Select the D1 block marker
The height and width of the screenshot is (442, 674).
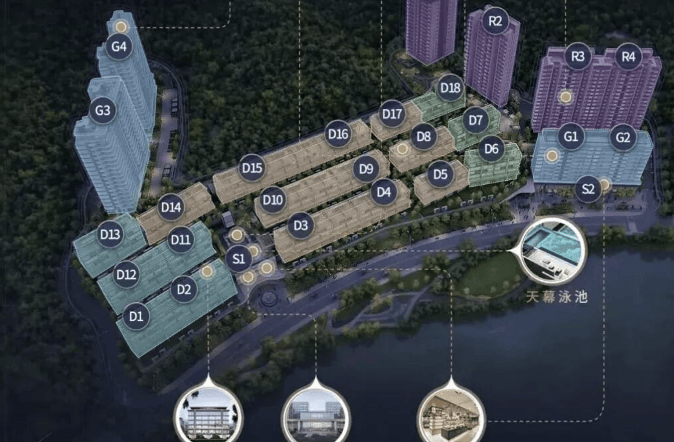click(136, 316)
